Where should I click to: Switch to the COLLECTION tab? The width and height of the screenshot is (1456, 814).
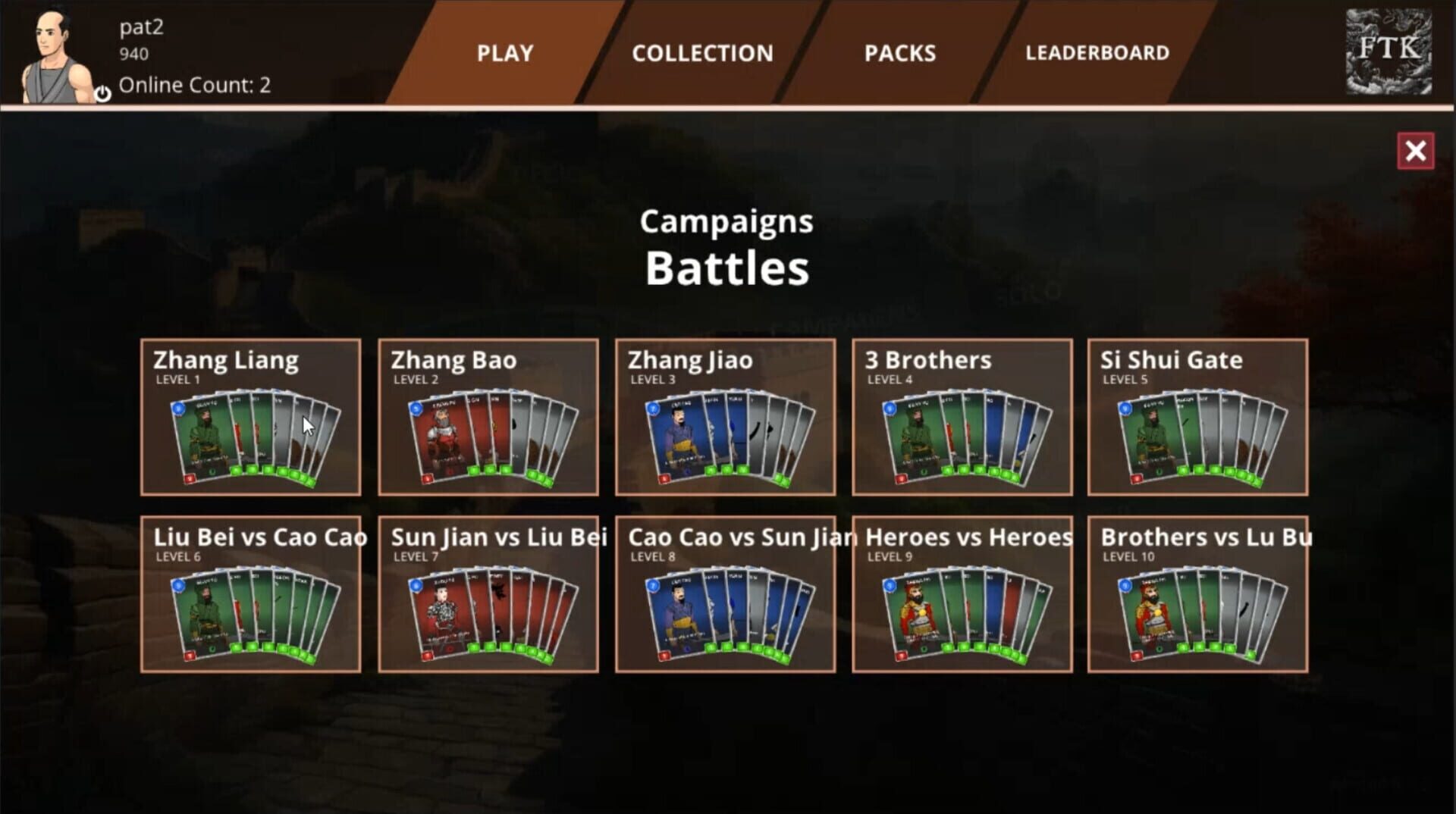click(702, 53)
